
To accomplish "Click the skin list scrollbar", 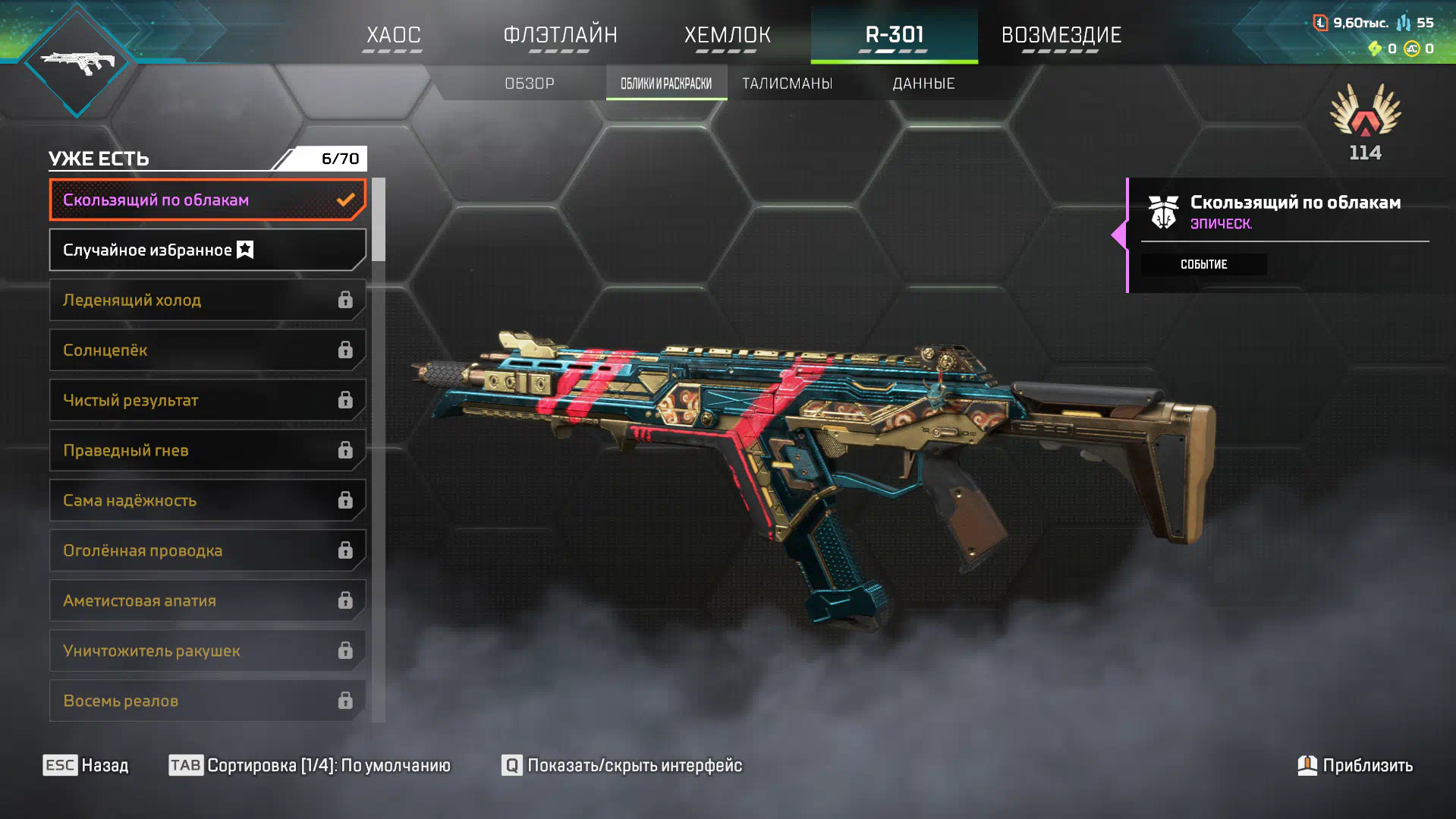I will pyautogui.click(x=379, y=220).
